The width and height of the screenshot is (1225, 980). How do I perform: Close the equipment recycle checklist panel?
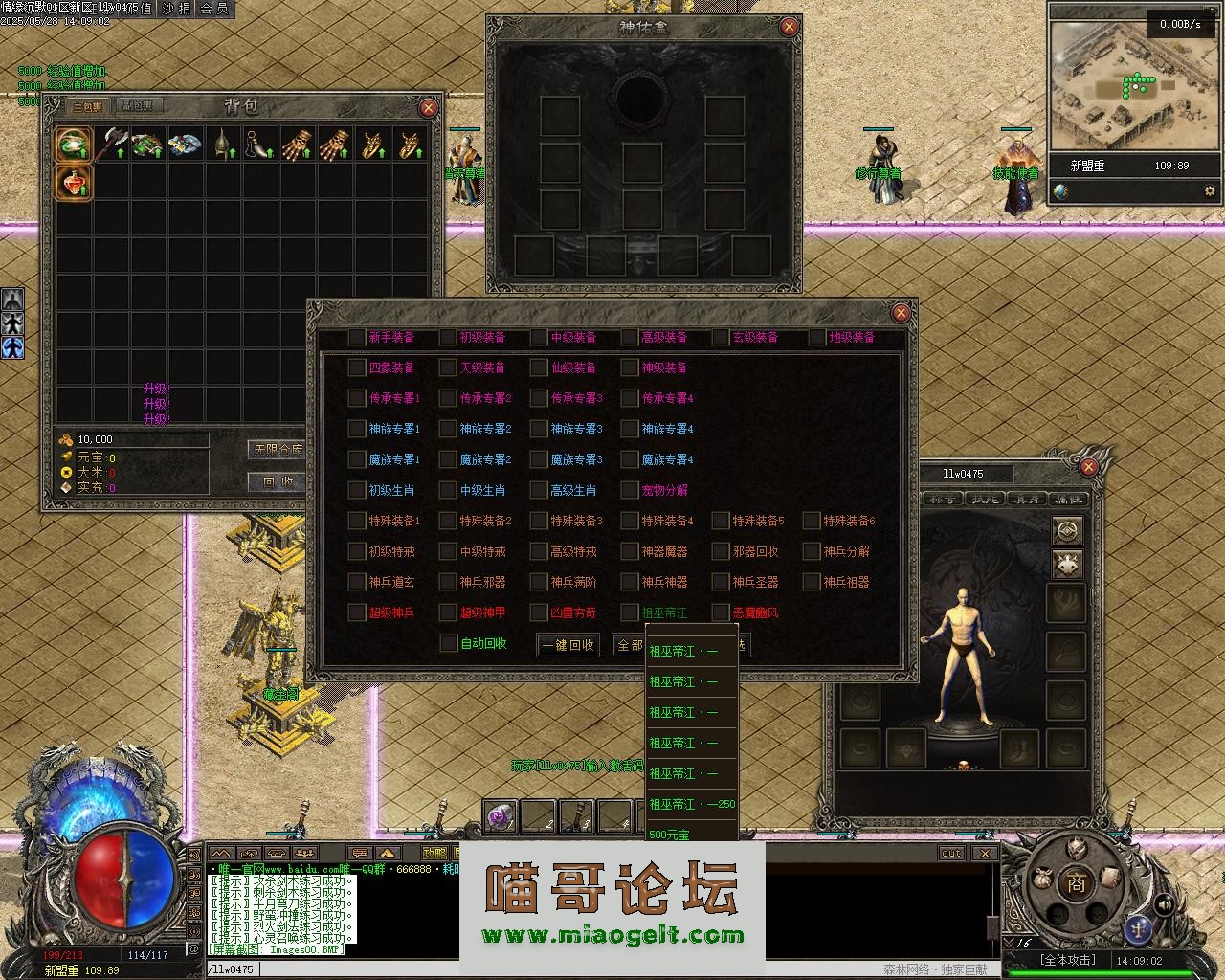pyautogui.click(x=900, y=313)
